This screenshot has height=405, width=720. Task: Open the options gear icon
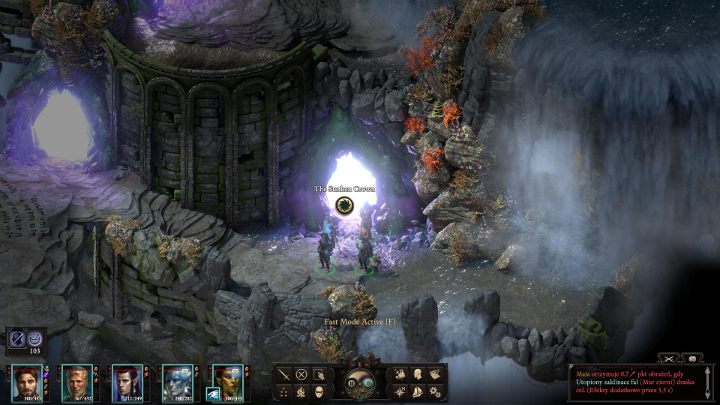(434, 390)
